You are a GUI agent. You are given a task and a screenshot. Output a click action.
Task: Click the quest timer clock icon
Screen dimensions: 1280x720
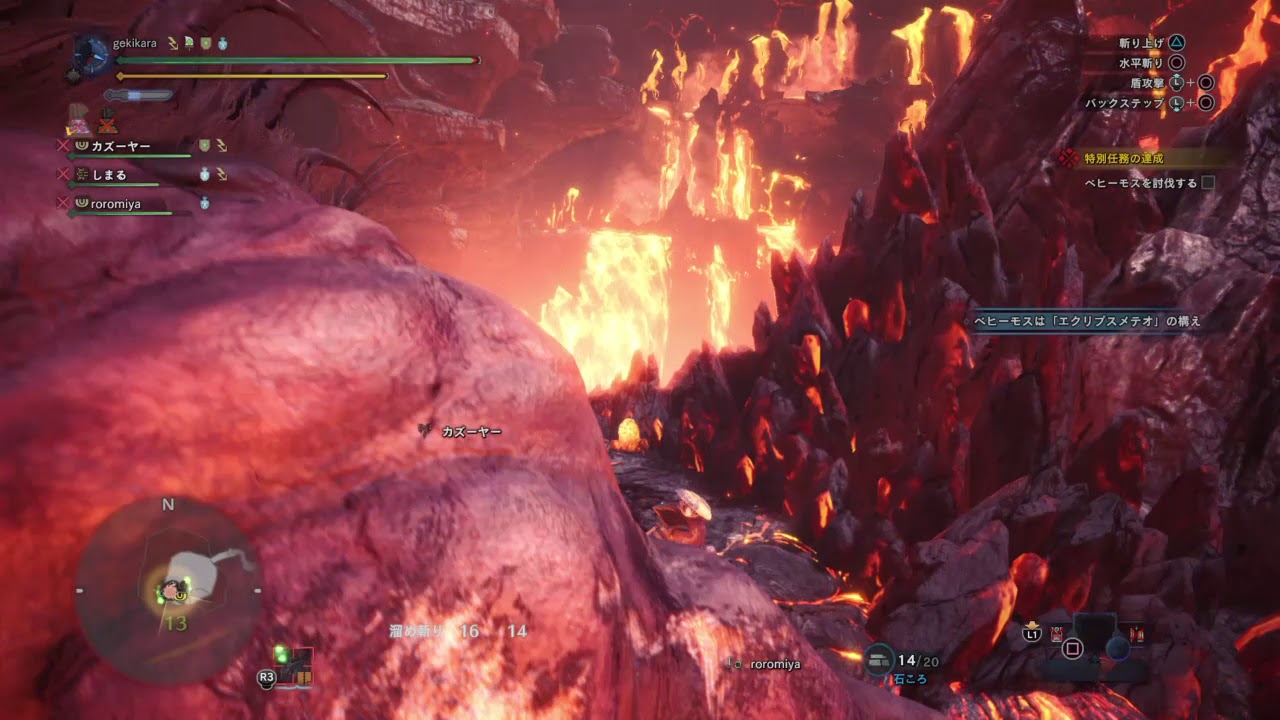click(92, 57)
